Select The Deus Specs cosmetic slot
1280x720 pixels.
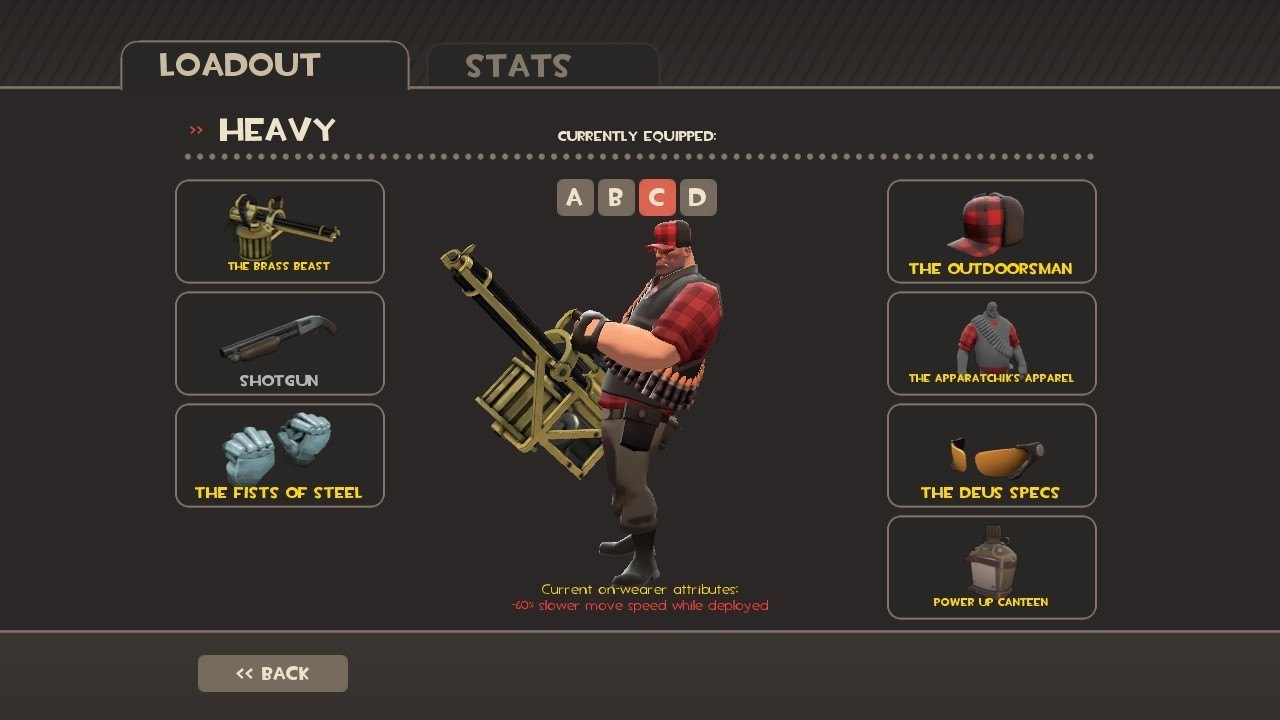991,455
